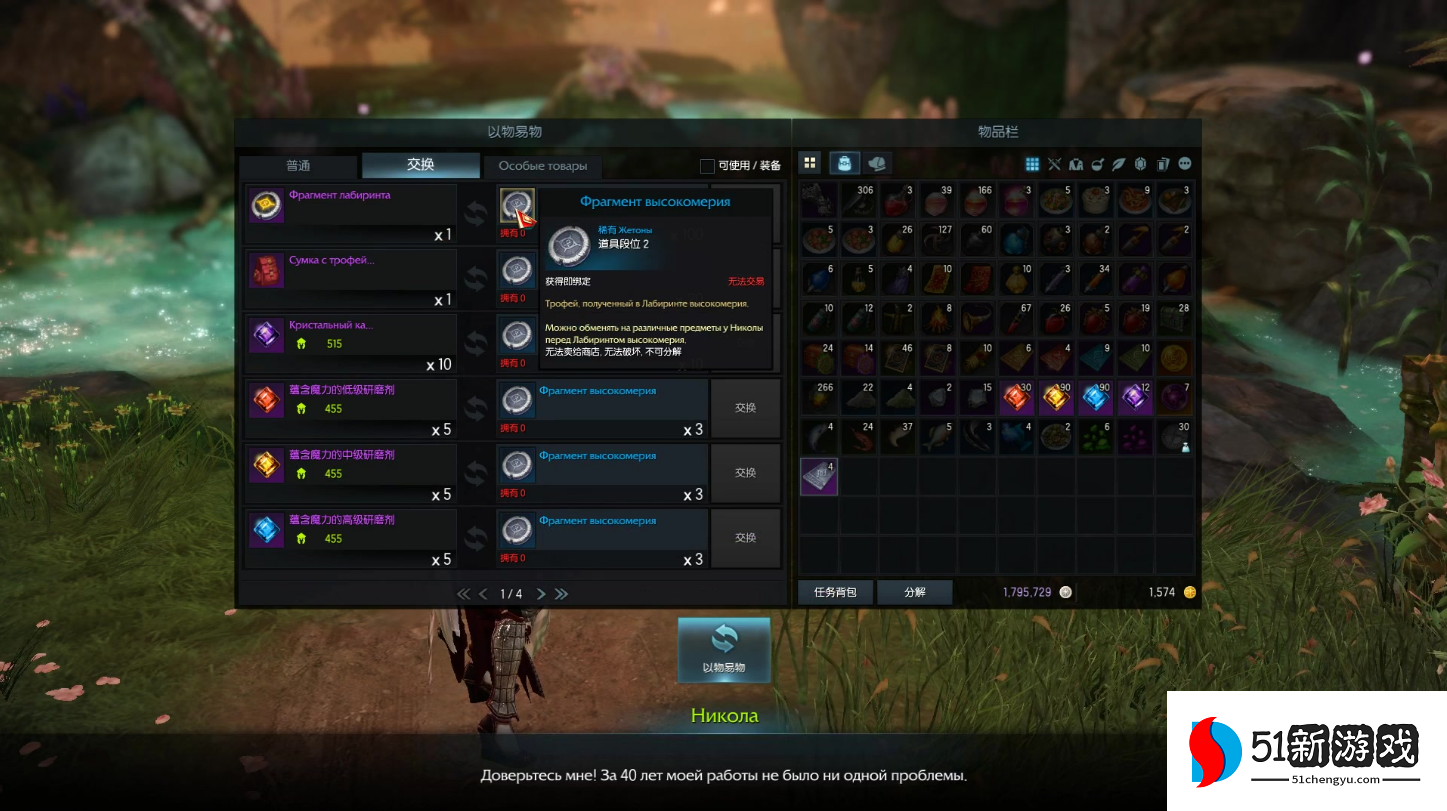The width and height of the screenshot is (1447, 811).
Task: Exchange the red low-grade 研磨剂 for fragments
Action: [x=745, y=408]
